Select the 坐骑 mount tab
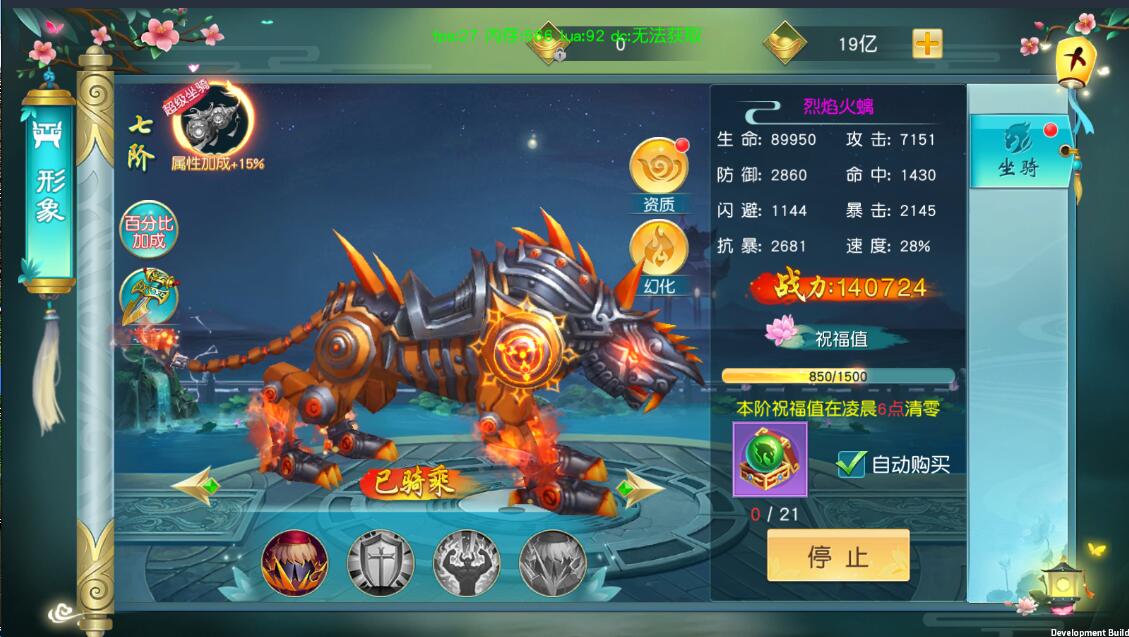 (x=1017, y=153)
